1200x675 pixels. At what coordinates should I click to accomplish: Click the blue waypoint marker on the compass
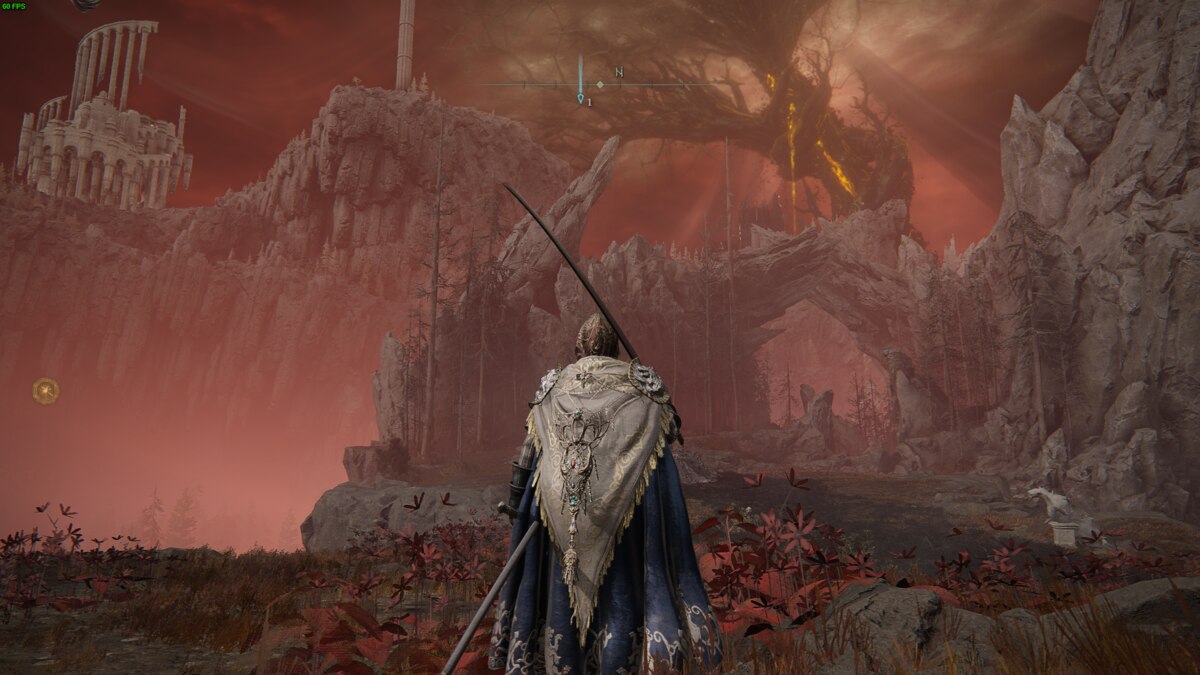point(580,97)
